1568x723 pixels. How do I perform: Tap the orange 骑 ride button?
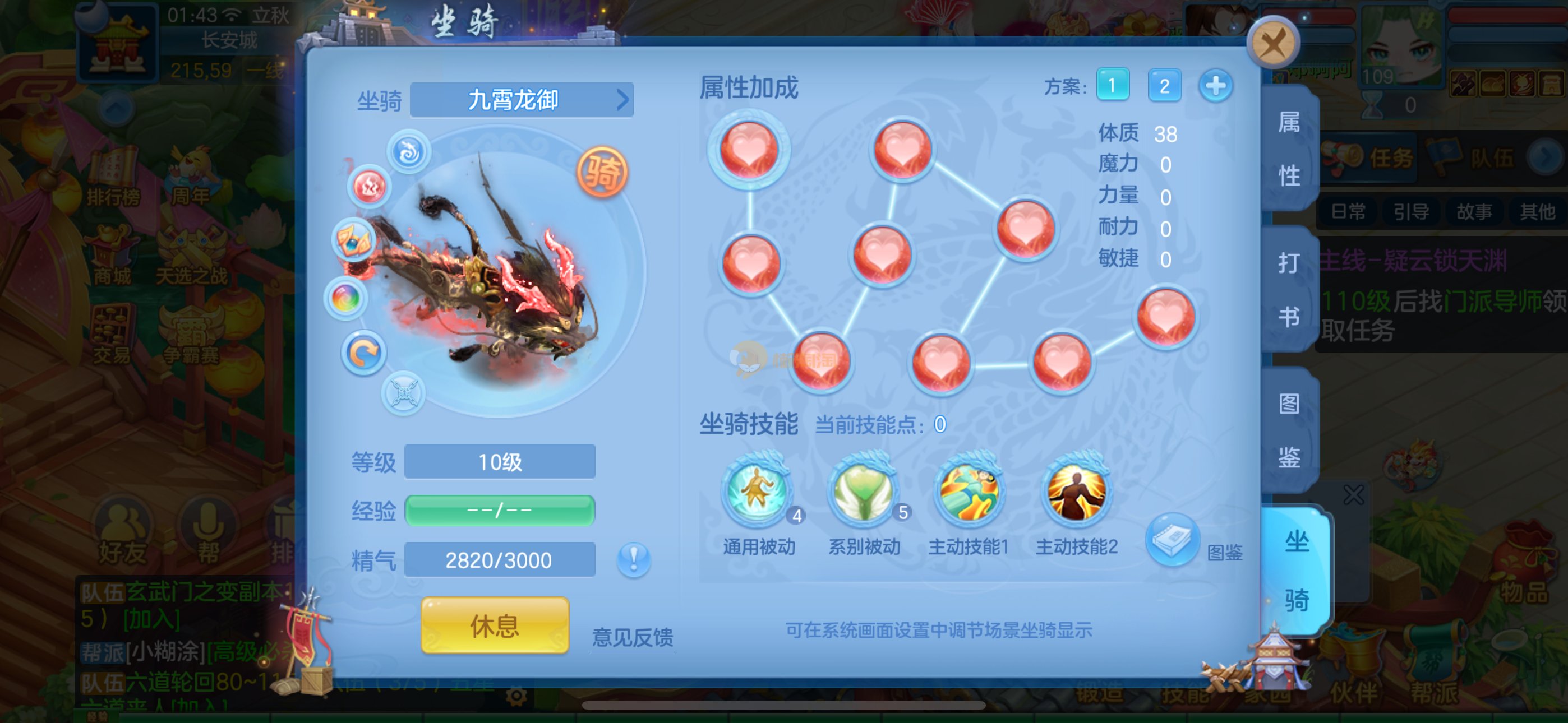[601, 172]
